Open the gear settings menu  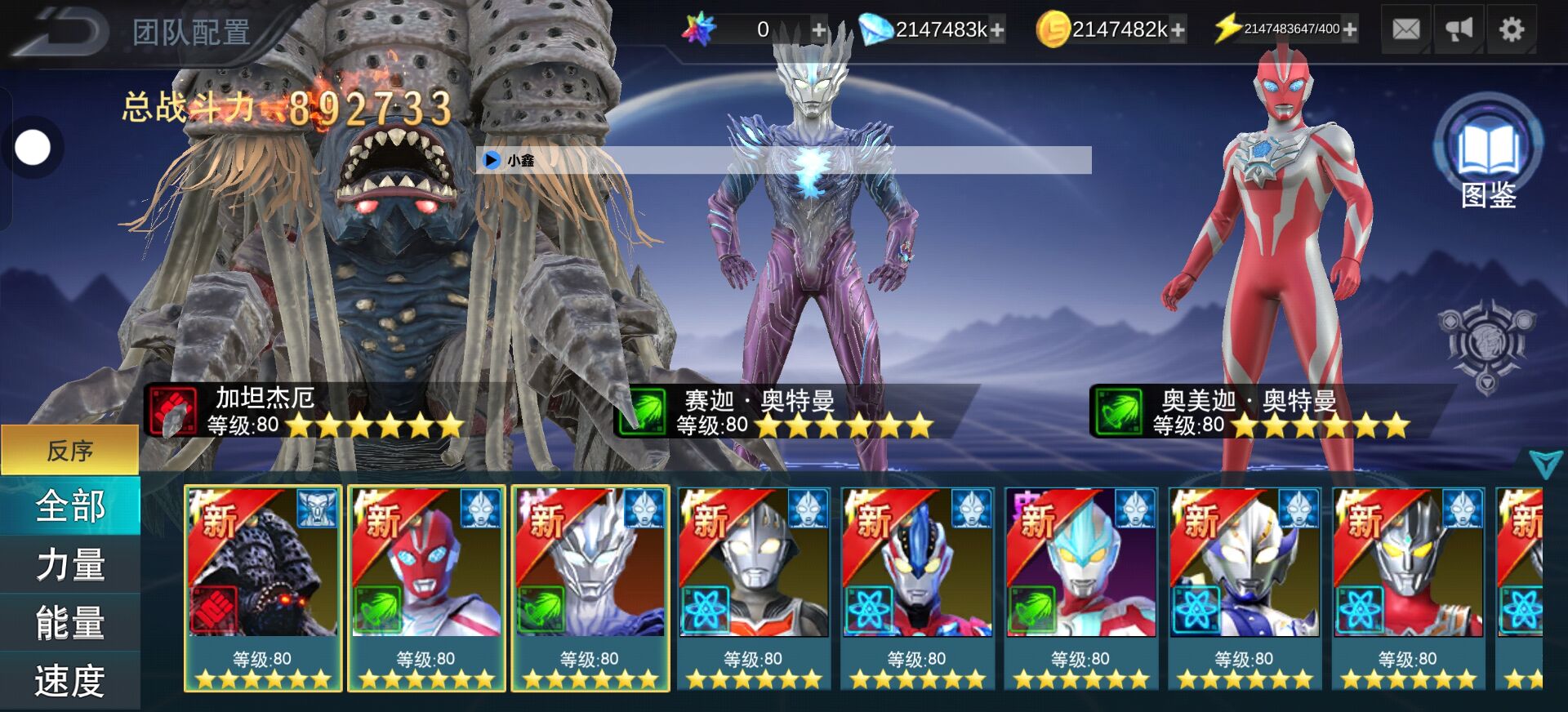coord(1512,30)
